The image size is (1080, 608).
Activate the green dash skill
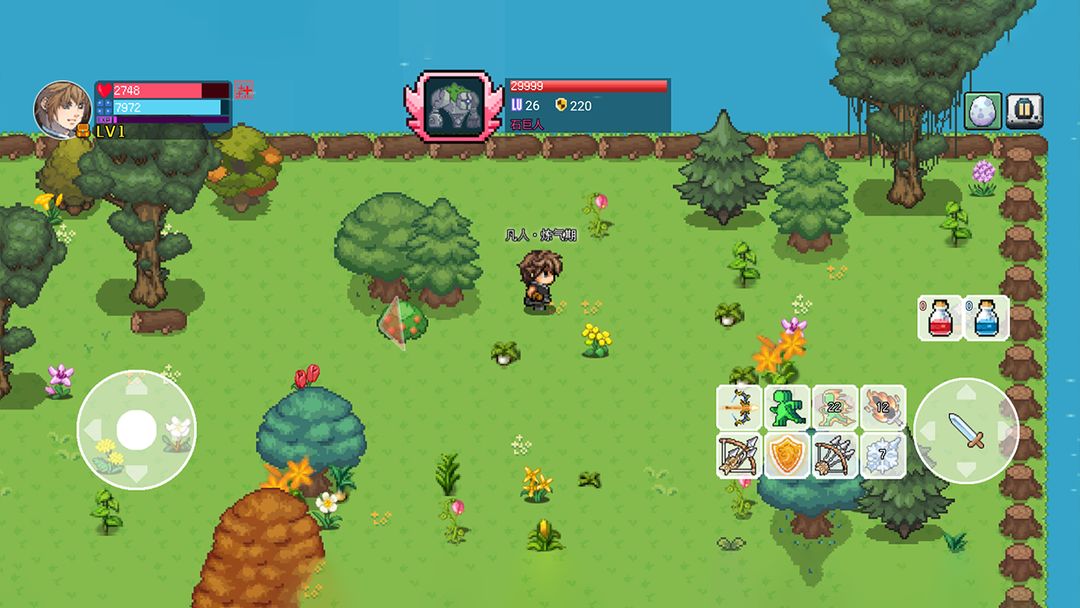[x=787, y=407]
